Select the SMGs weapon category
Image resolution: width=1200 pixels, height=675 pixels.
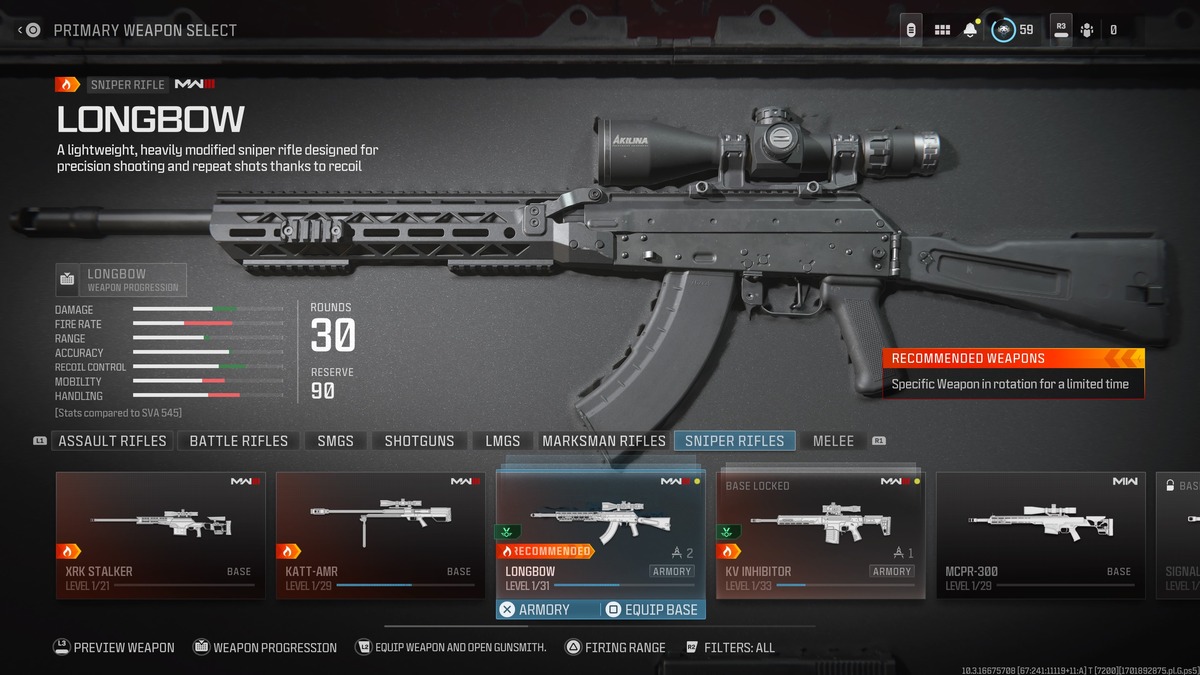[335, 441]
